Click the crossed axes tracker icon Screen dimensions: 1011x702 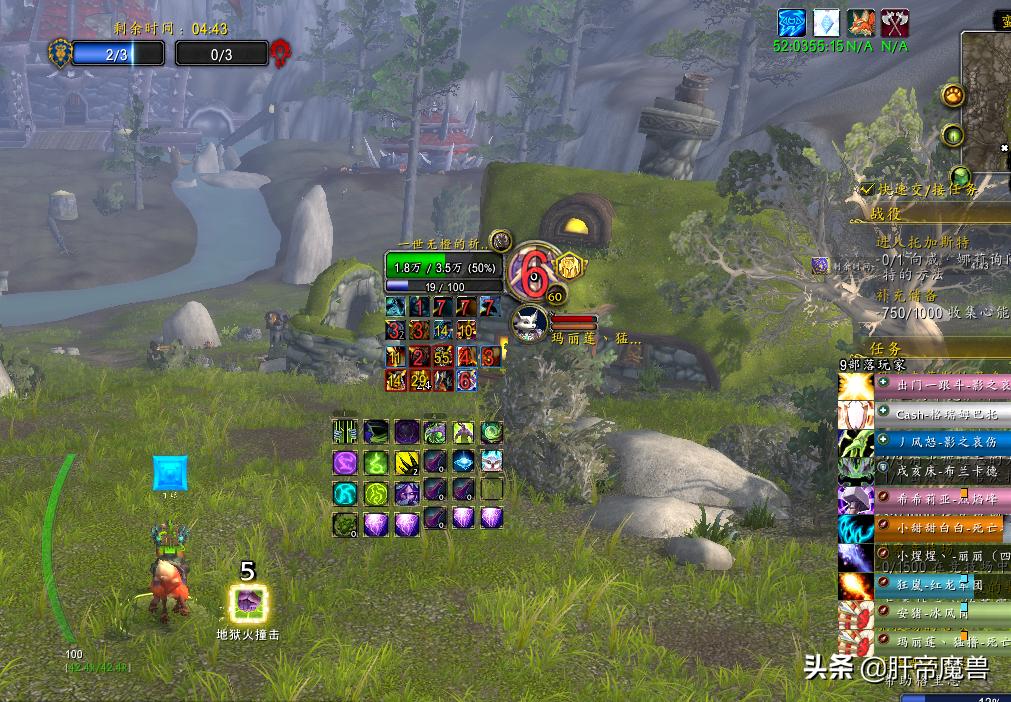(x=895, y=23)
